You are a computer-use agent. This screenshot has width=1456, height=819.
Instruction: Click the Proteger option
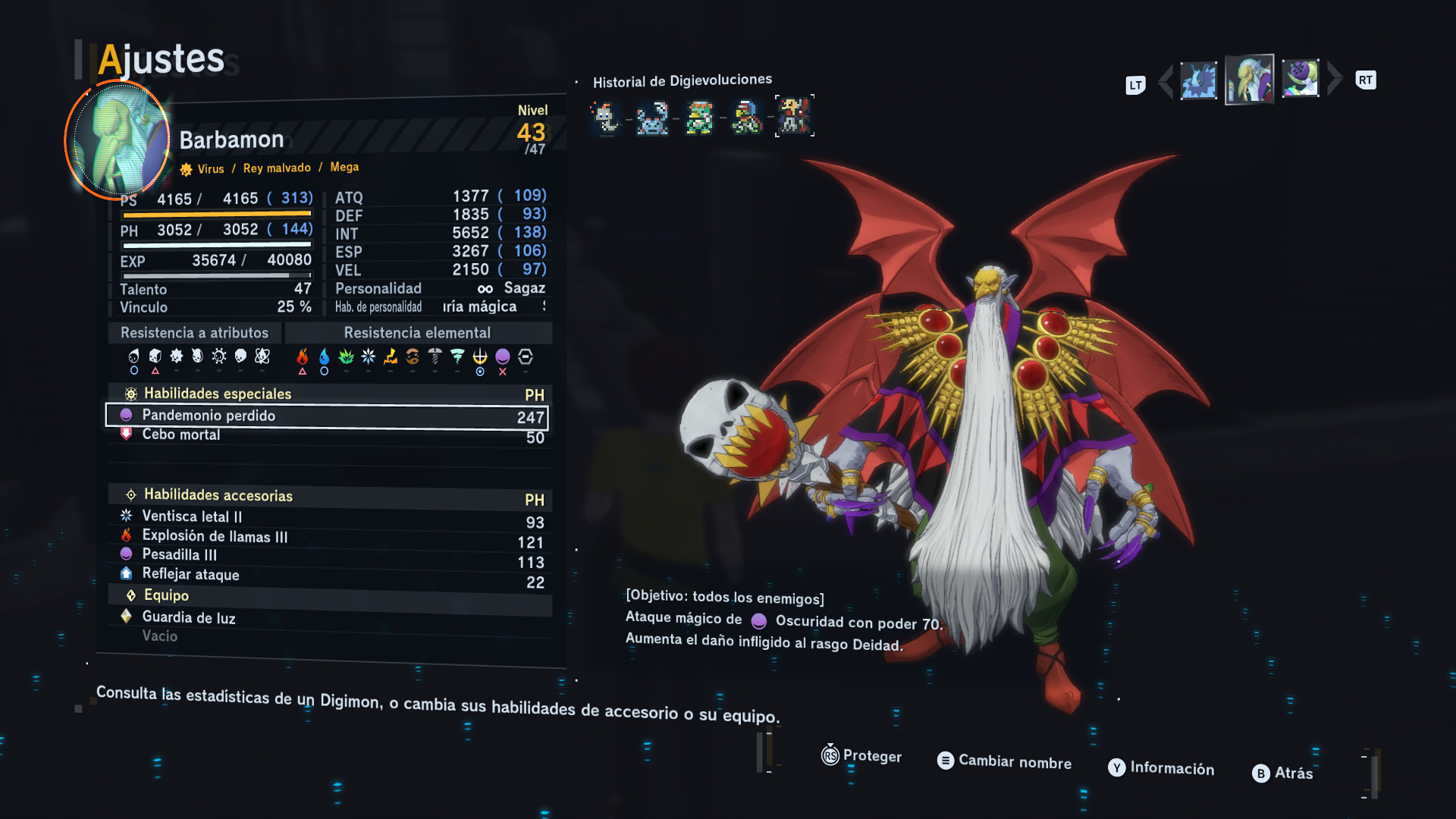(x=861, y=756)
